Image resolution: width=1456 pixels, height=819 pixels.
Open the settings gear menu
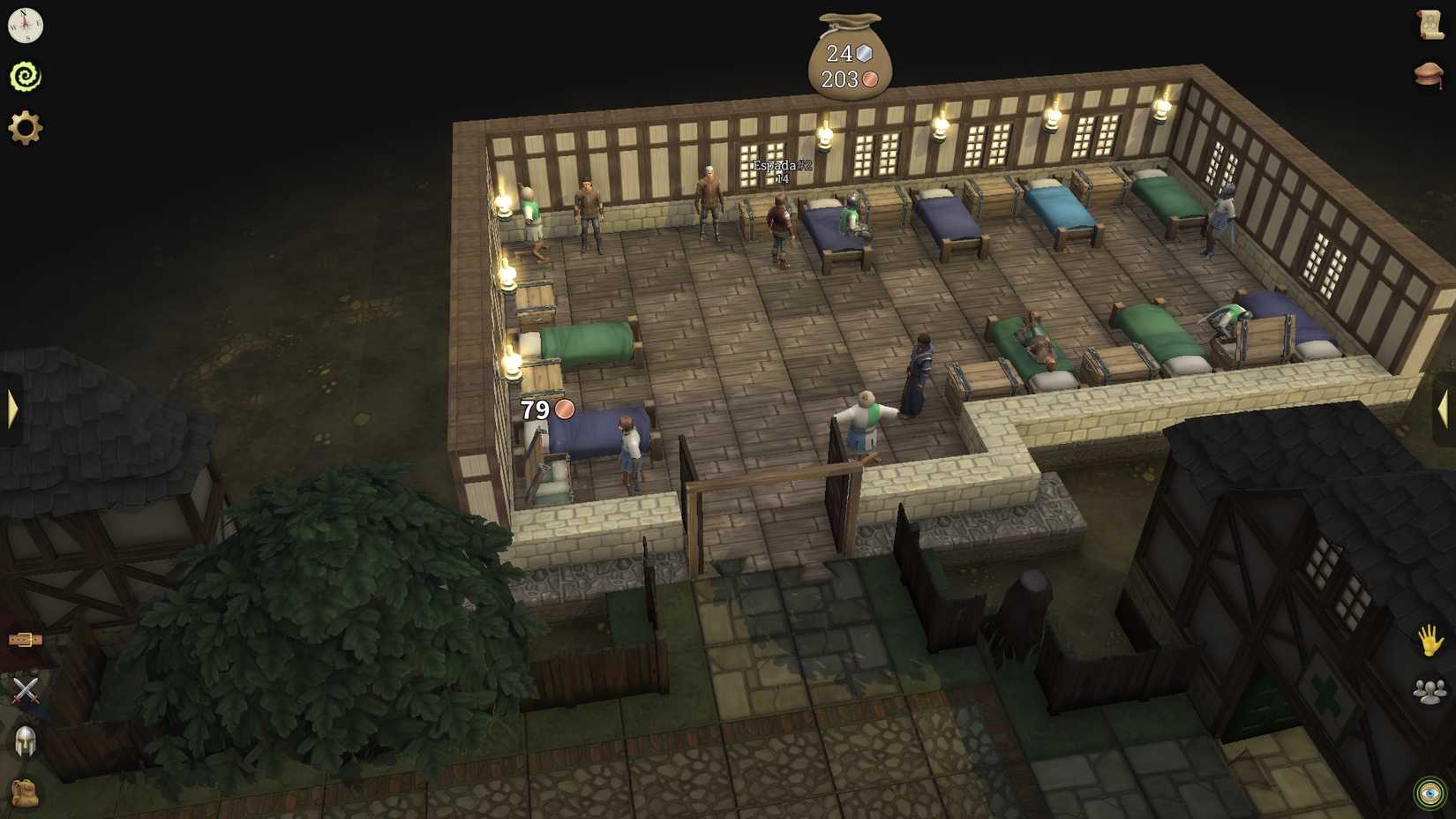click(24, 126)
